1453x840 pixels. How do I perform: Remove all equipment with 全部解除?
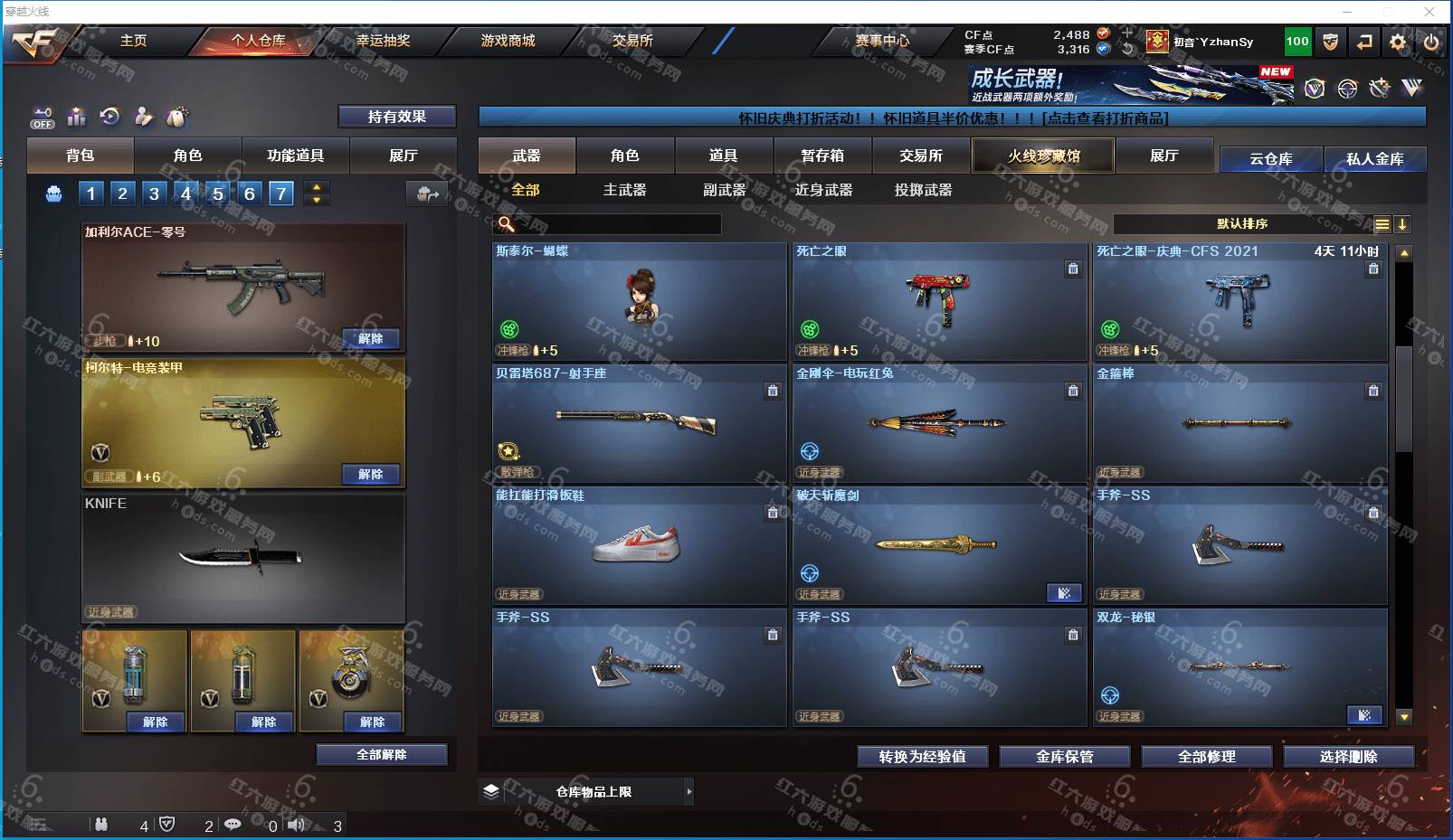coord(382,755)
